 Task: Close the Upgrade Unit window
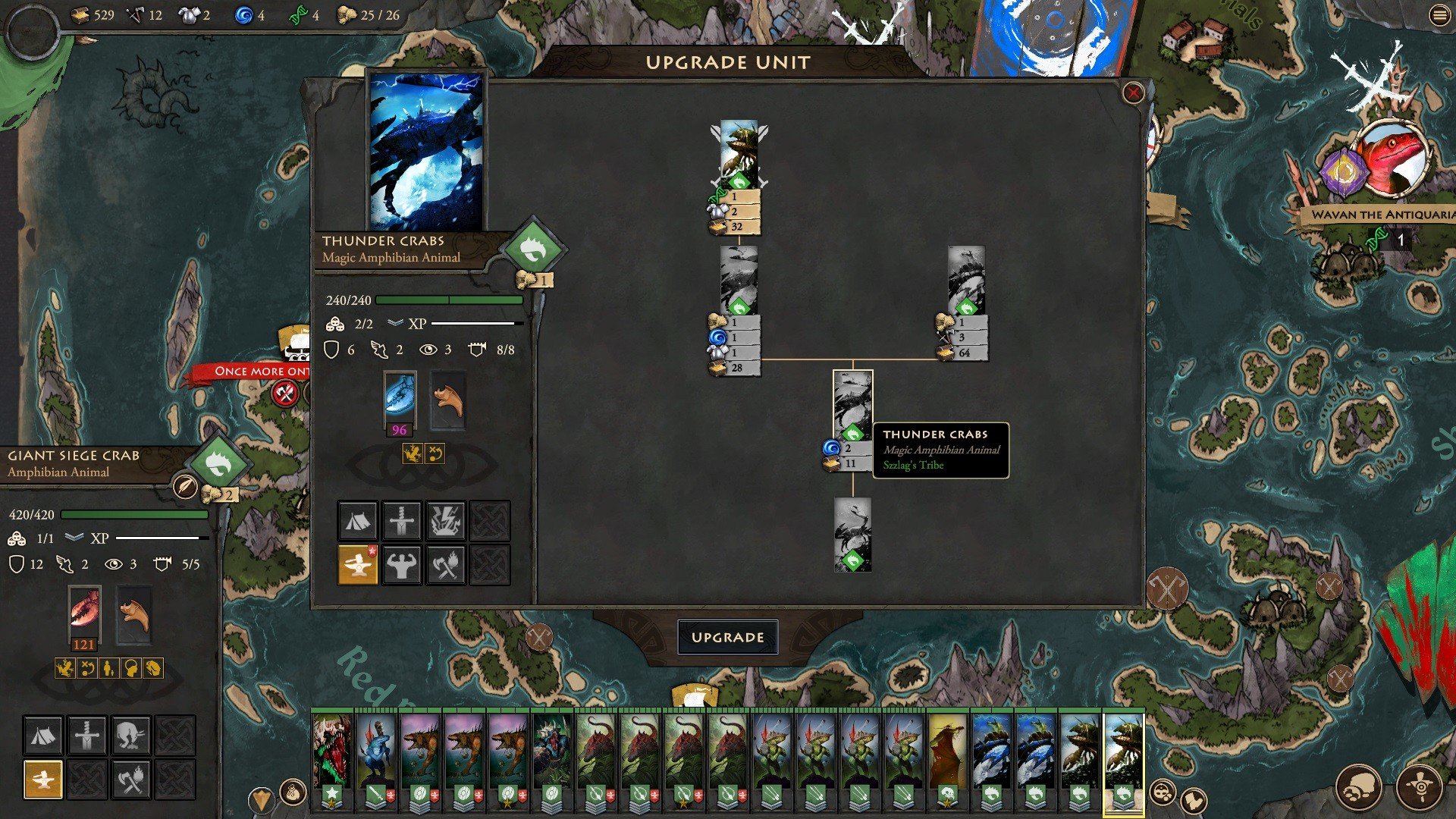(x=1133, y=93)
